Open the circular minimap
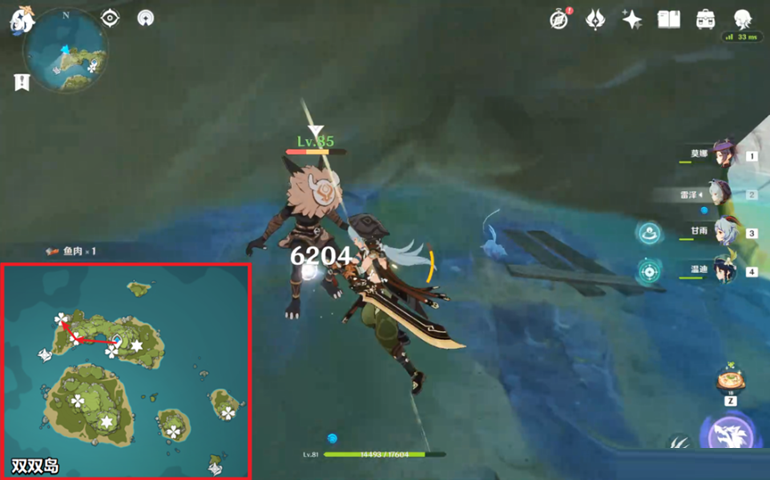Screen dimensions: 770x480 (65, 50)
